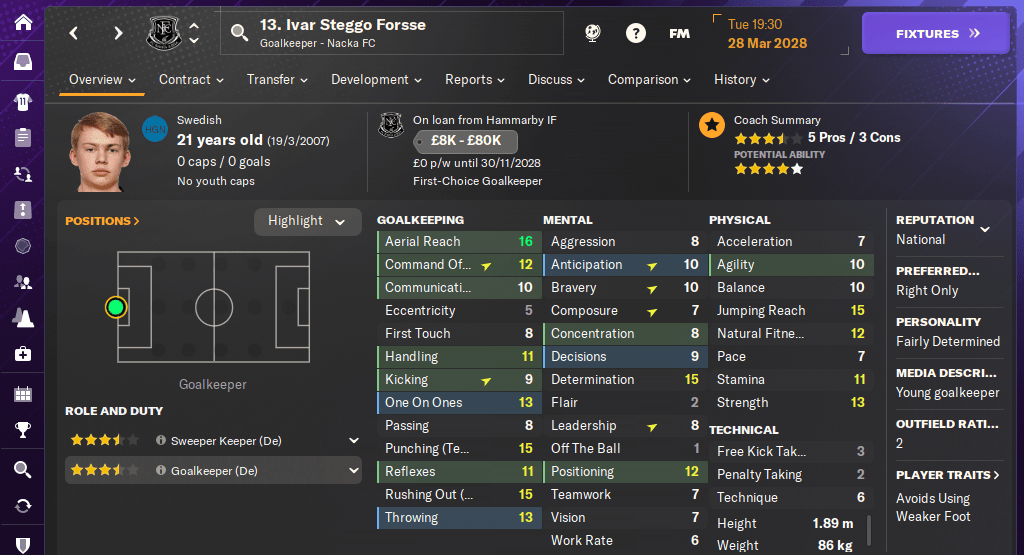This screenshot has width=1024, height=555.
Task: Open the Discuss menu
Action: [x=557, y=80]
